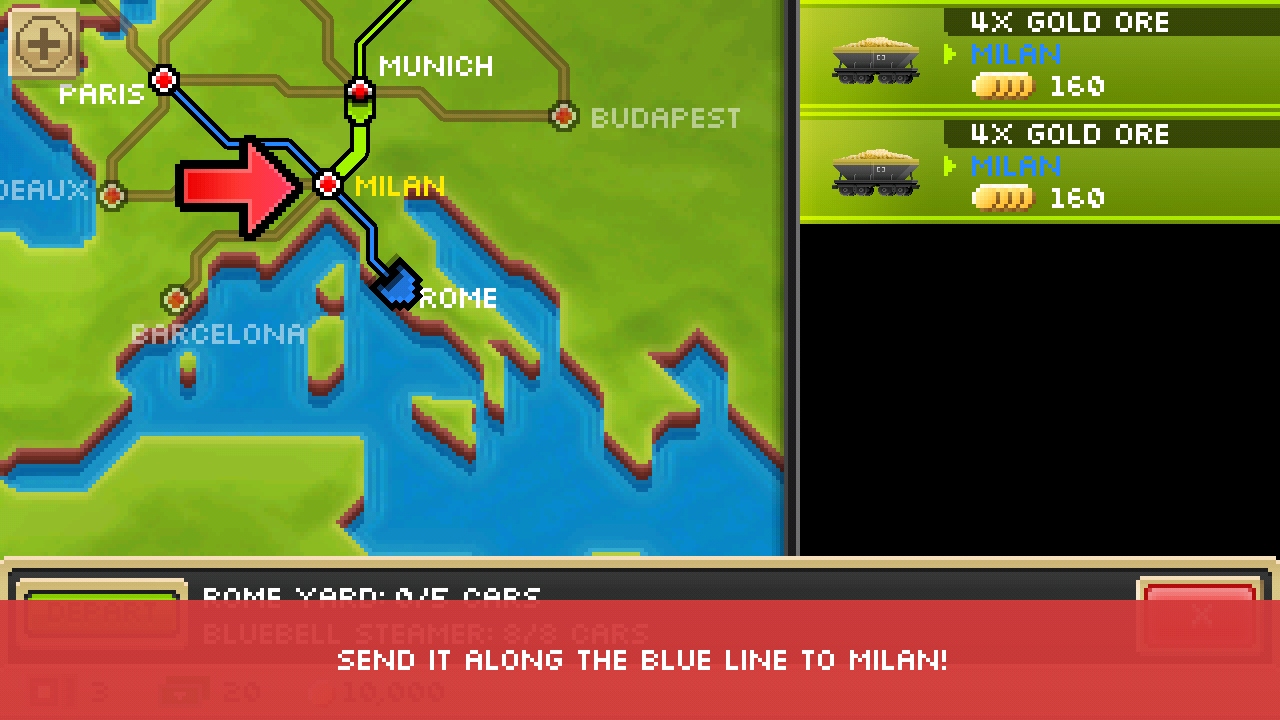1280x720 pixels.
Task: Select the Budapest station node
Action: click(x=564, y=116)
